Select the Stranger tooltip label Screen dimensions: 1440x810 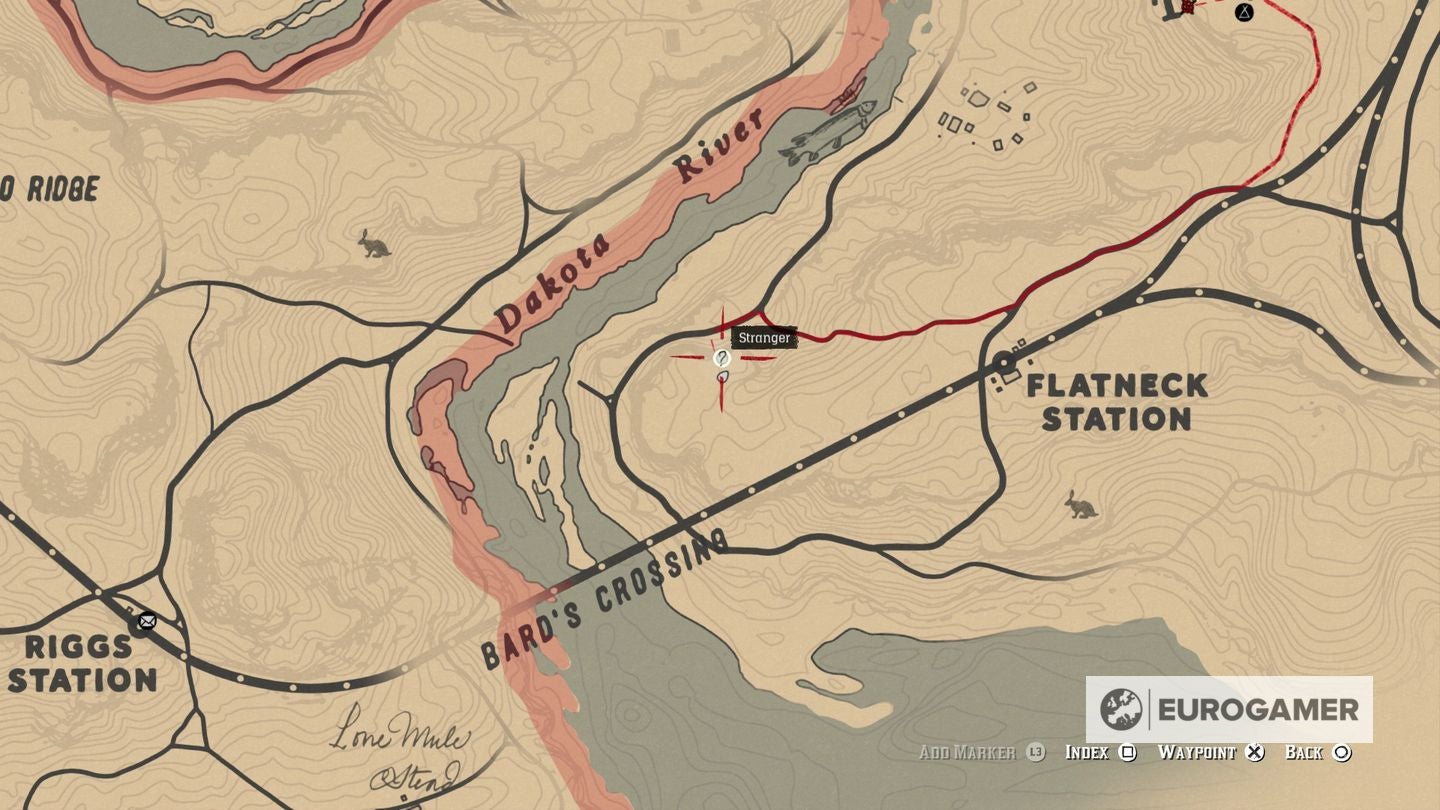764,337
